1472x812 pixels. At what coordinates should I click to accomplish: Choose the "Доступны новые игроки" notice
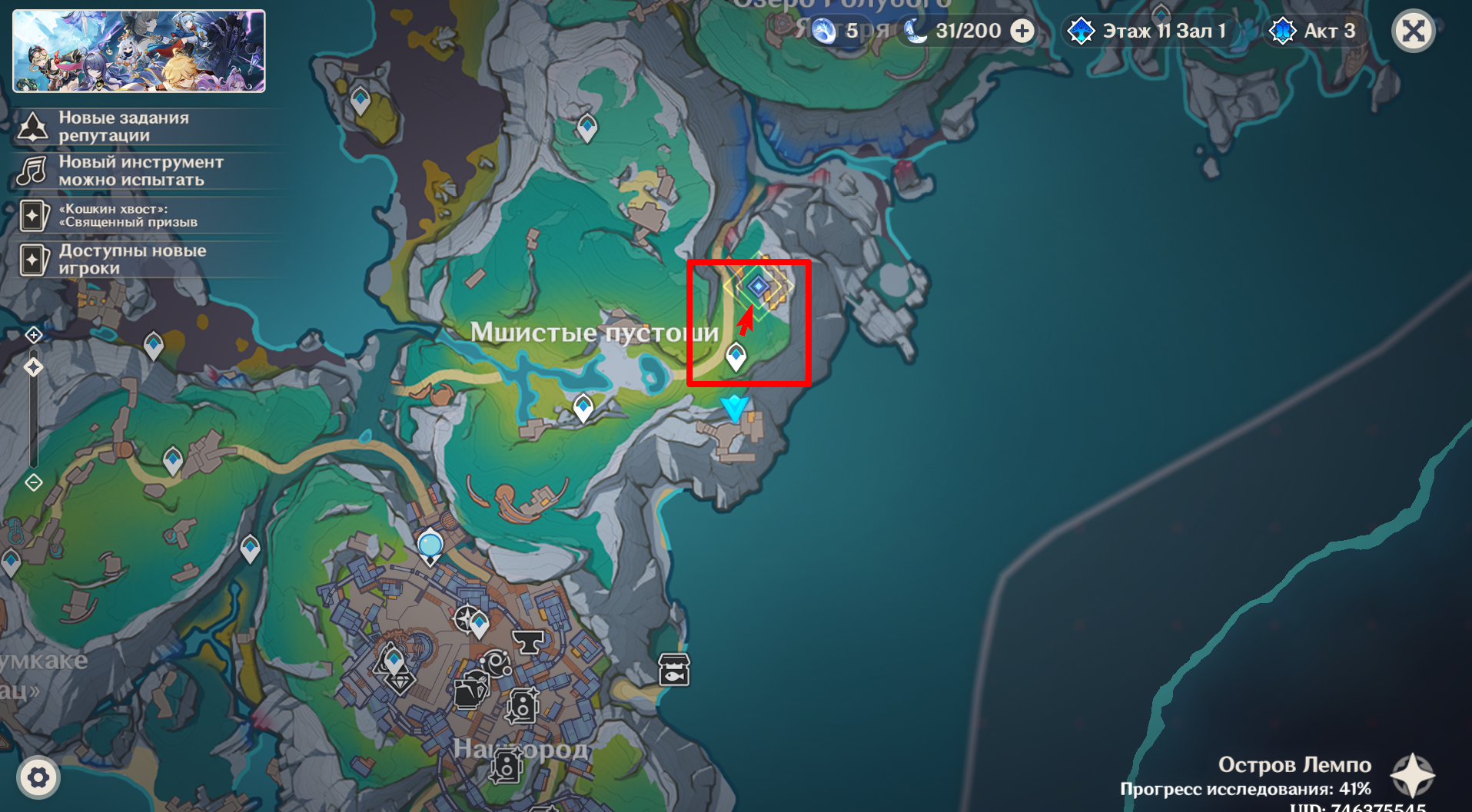coord(131,260)
